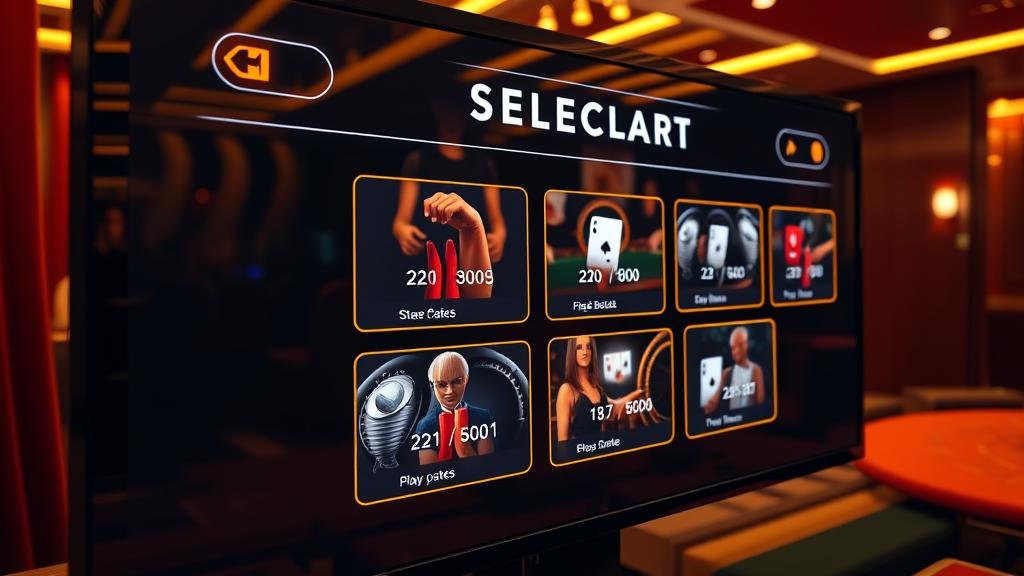
Task: Select the 220 / 3009 red chips tile
Action: coord(441,252)
